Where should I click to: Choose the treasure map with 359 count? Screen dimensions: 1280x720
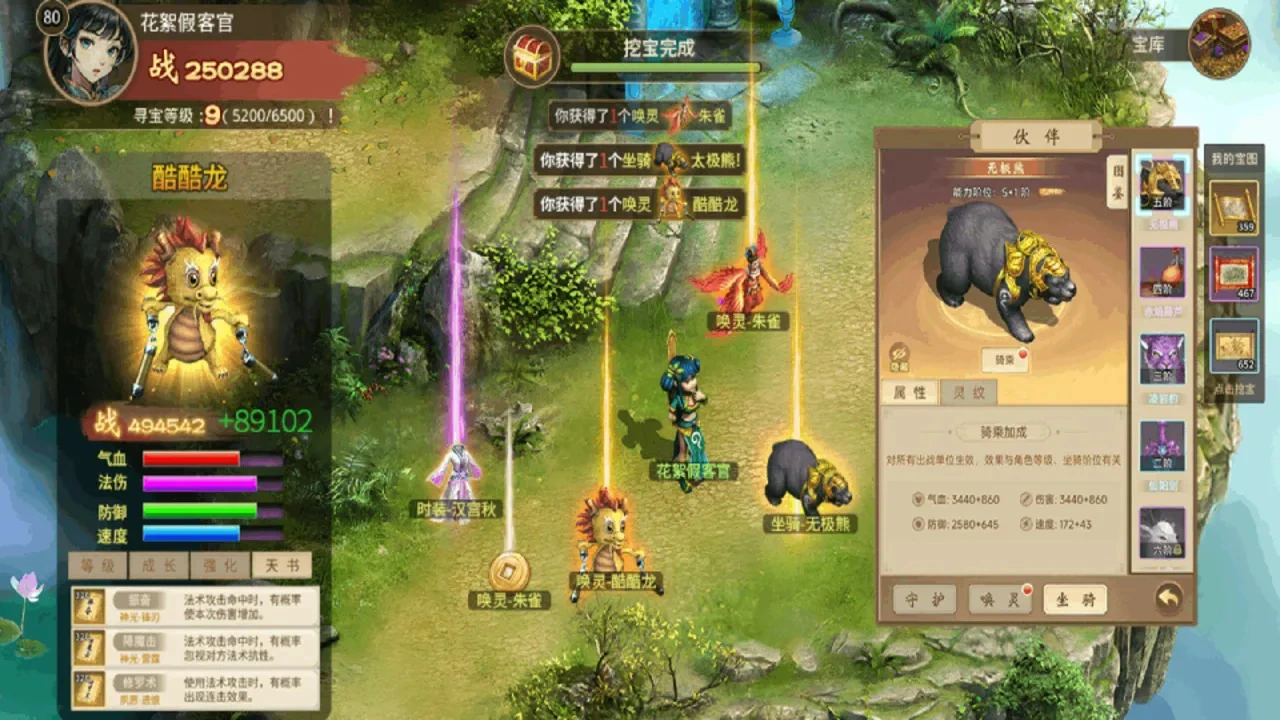[x=1233, y=206]
